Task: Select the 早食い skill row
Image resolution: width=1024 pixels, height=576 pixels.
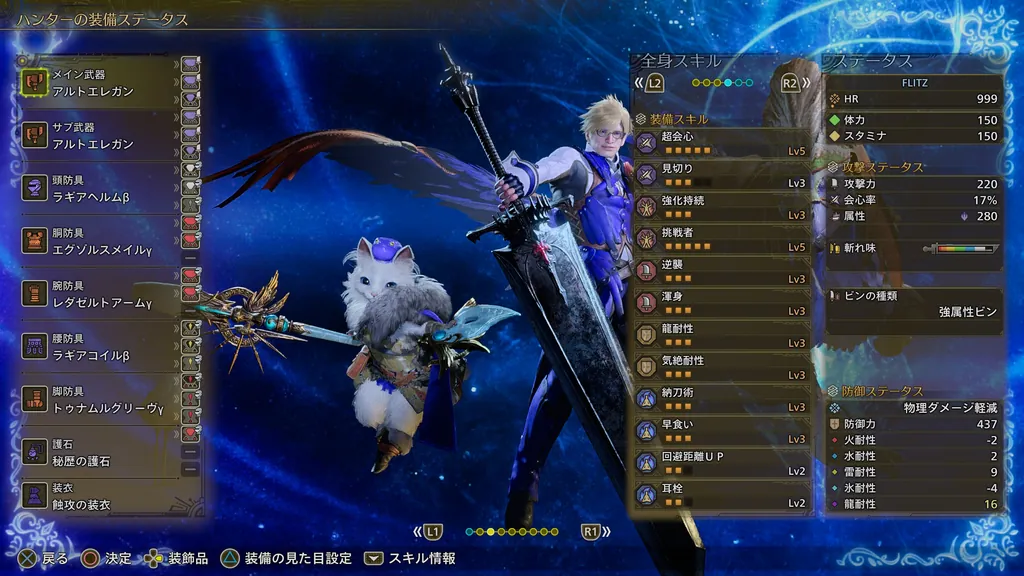Action: click(722, 430)
